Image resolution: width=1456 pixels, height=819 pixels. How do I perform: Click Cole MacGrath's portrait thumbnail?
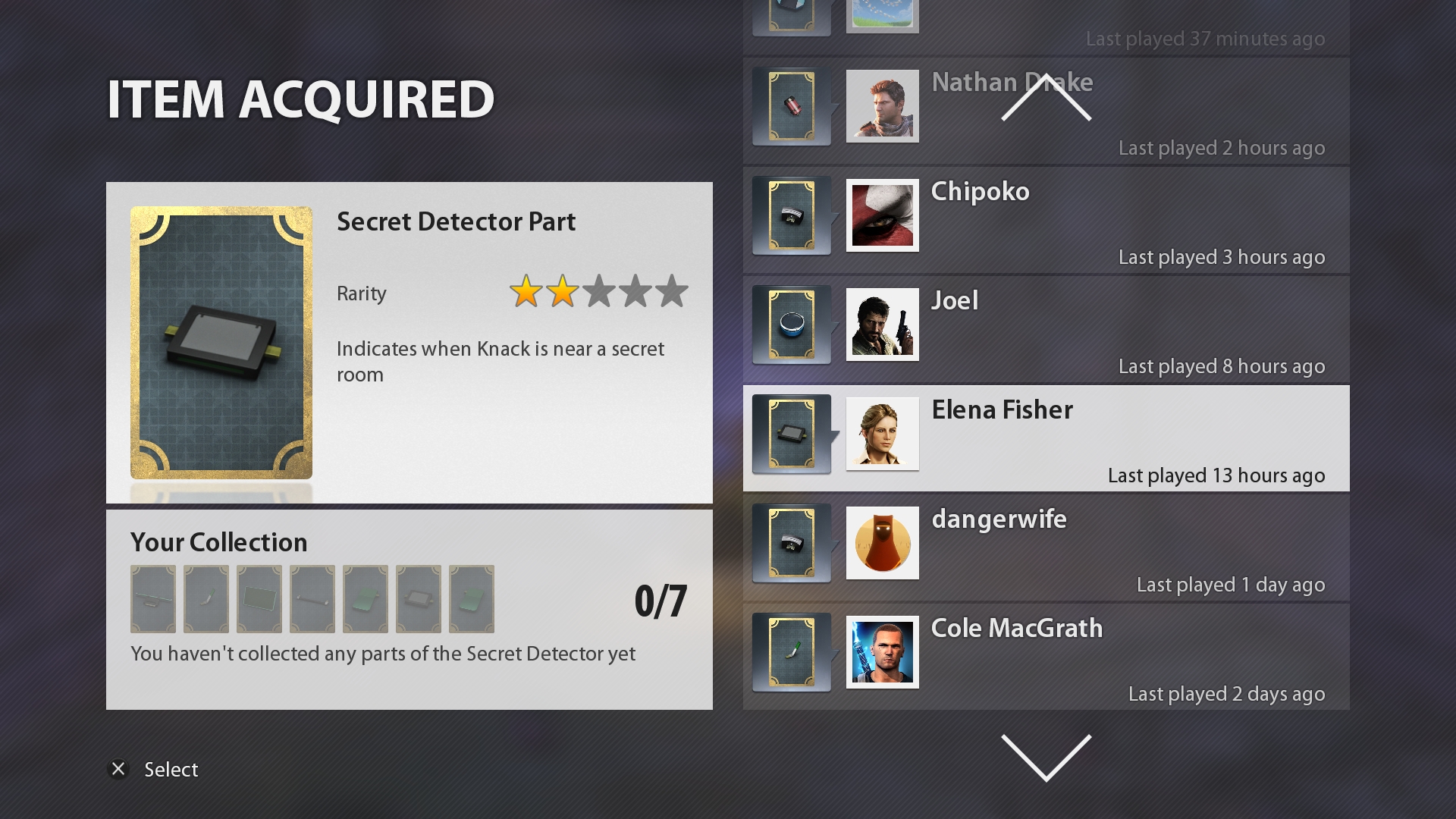[882, 652]
